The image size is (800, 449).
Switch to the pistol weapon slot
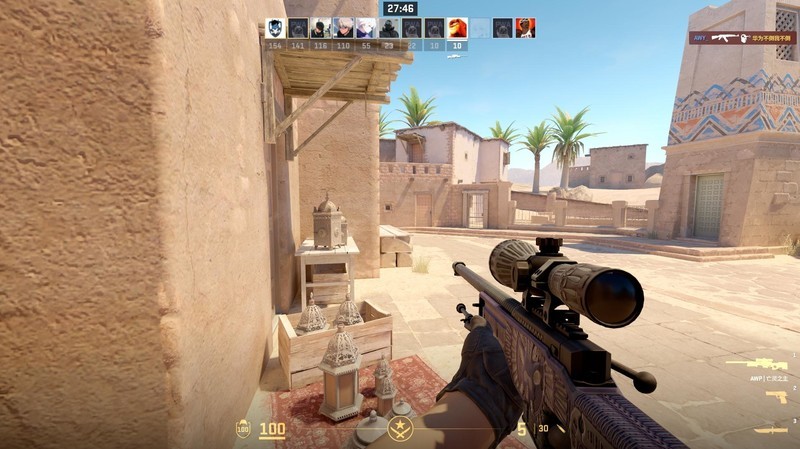pyautogui.click(x=775, y=397)
